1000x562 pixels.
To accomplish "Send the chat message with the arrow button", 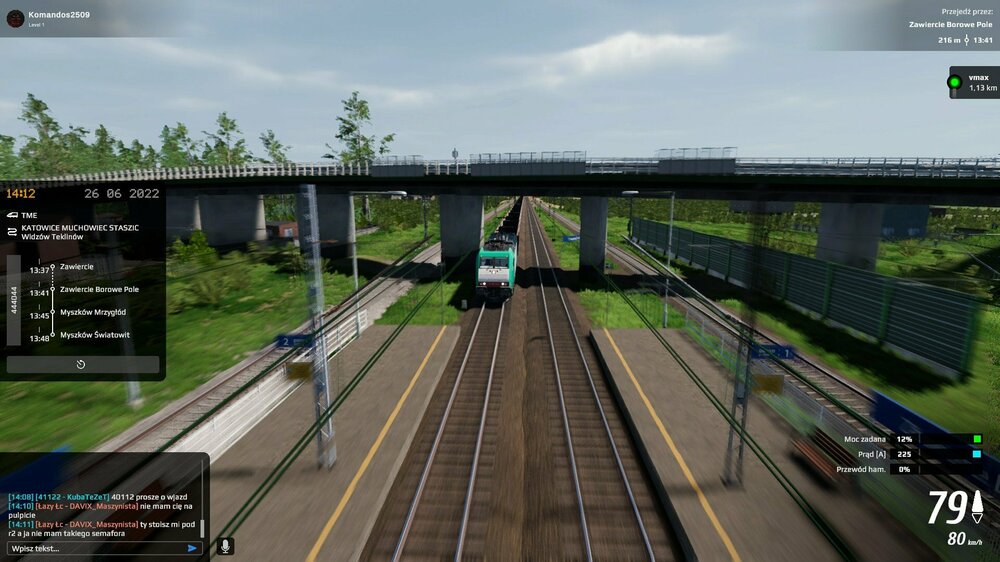I will 192,548.
